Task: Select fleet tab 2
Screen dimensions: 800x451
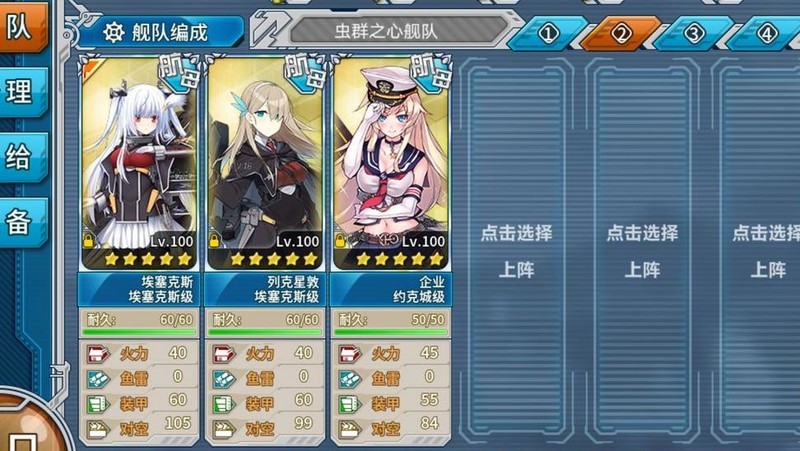Action: click(x=621, y=33)
